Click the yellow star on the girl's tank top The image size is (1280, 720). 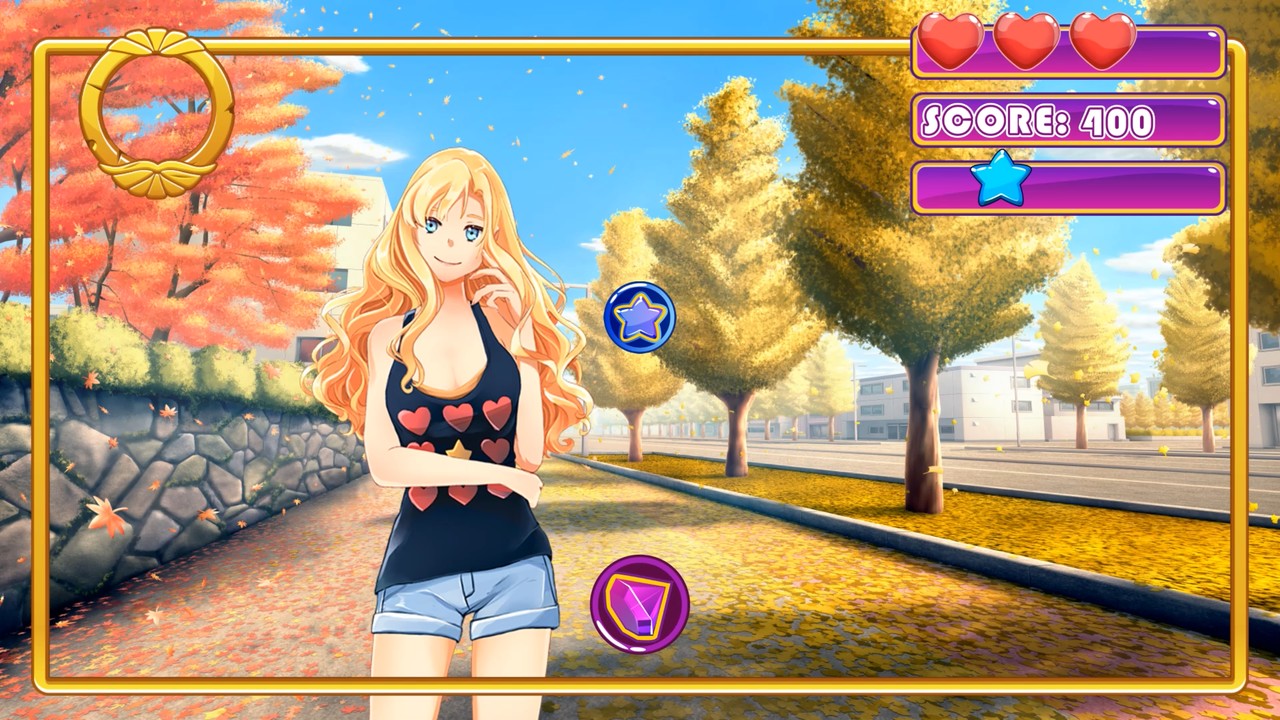pyautogui.click(x=459, y=450)
